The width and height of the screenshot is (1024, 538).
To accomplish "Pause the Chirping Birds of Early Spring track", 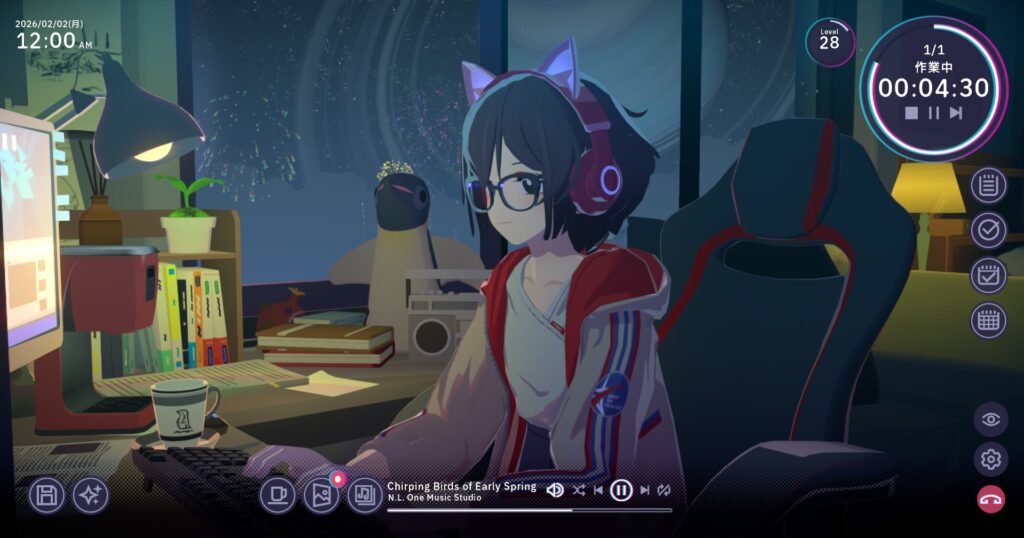I will pyautogui.click(x=621, y=490).
